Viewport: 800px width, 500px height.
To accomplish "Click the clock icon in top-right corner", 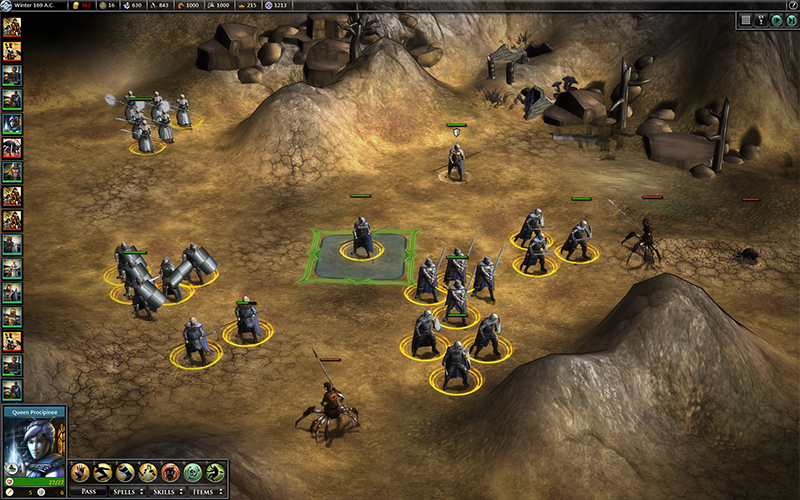I will (x=793, y=5).
